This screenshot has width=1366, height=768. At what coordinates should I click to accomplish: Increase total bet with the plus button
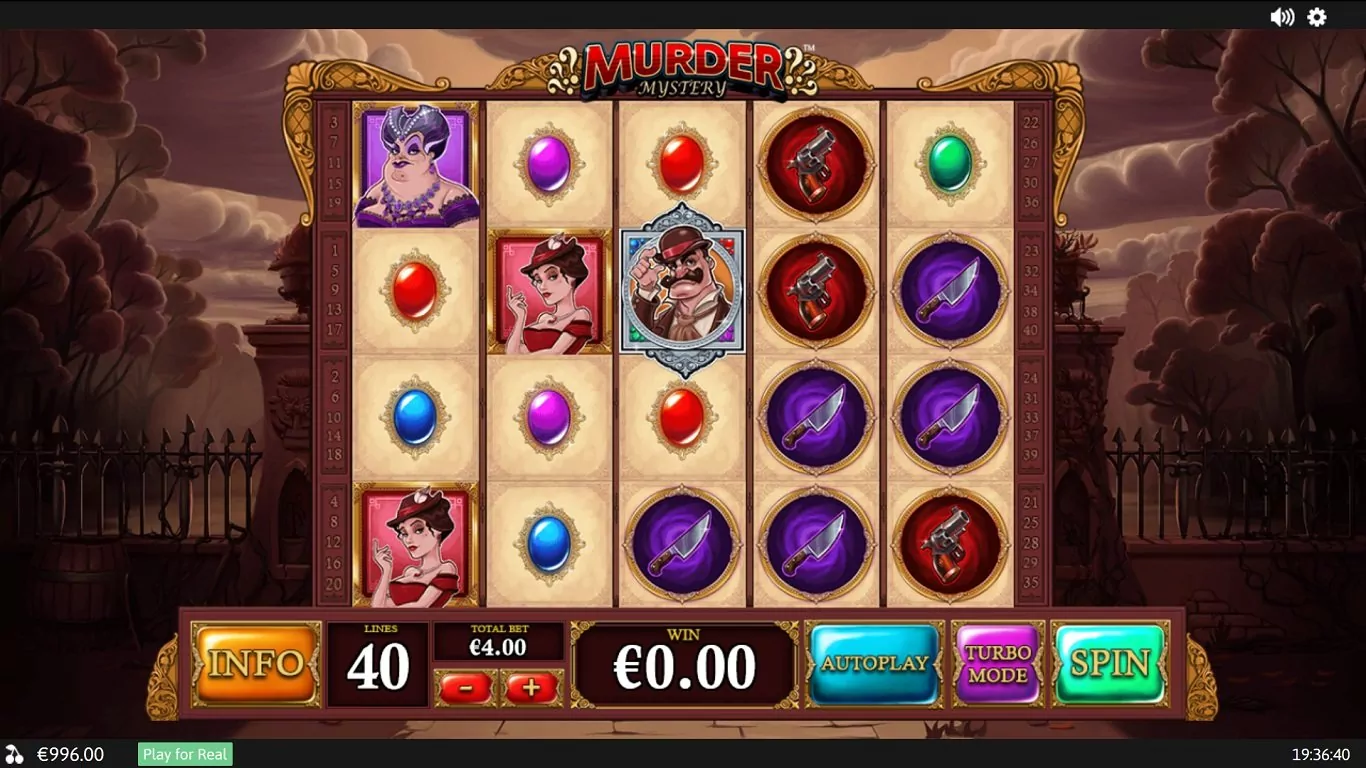point(531,687)
